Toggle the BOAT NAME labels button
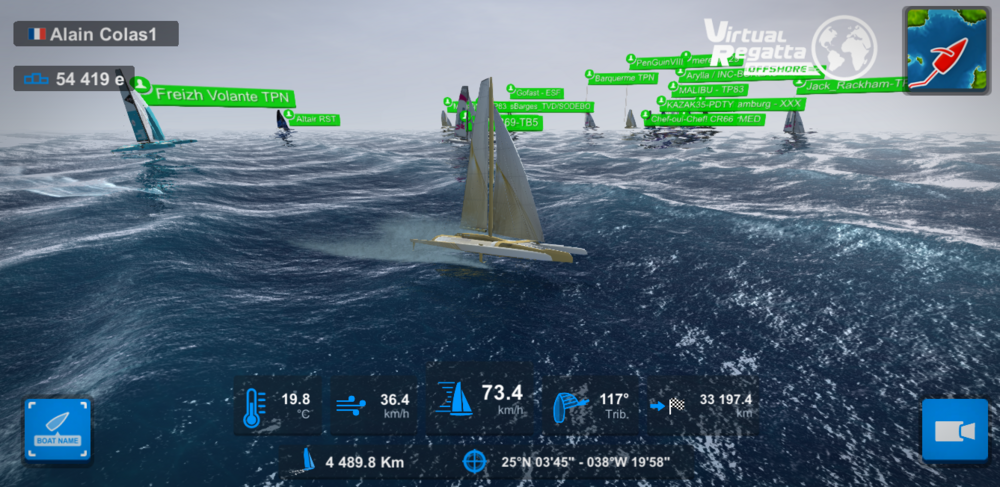The image size is (1000, 487). pos(57,431)
